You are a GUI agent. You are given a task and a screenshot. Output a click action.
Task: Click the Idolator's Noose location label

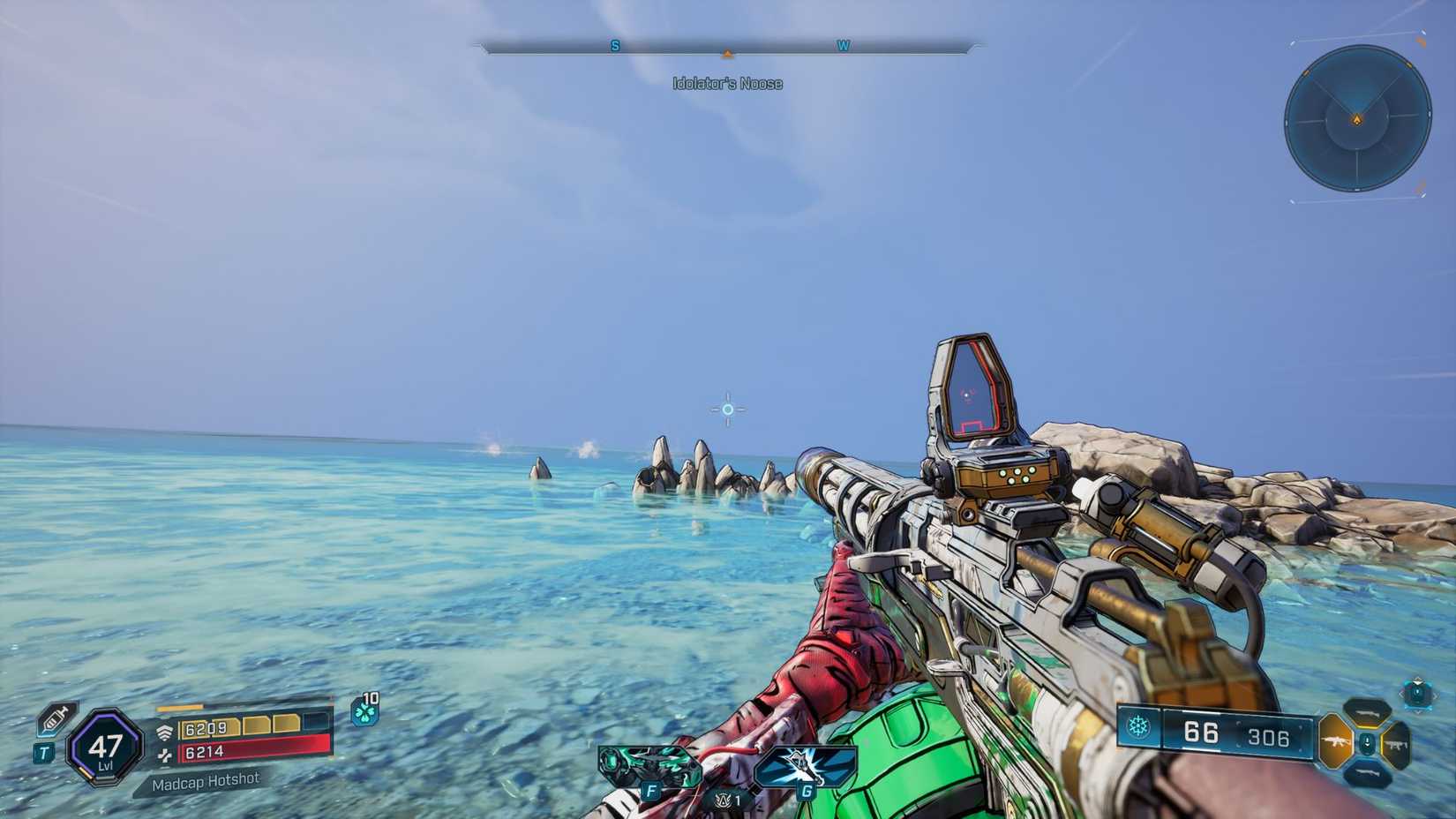coord(727,84)
